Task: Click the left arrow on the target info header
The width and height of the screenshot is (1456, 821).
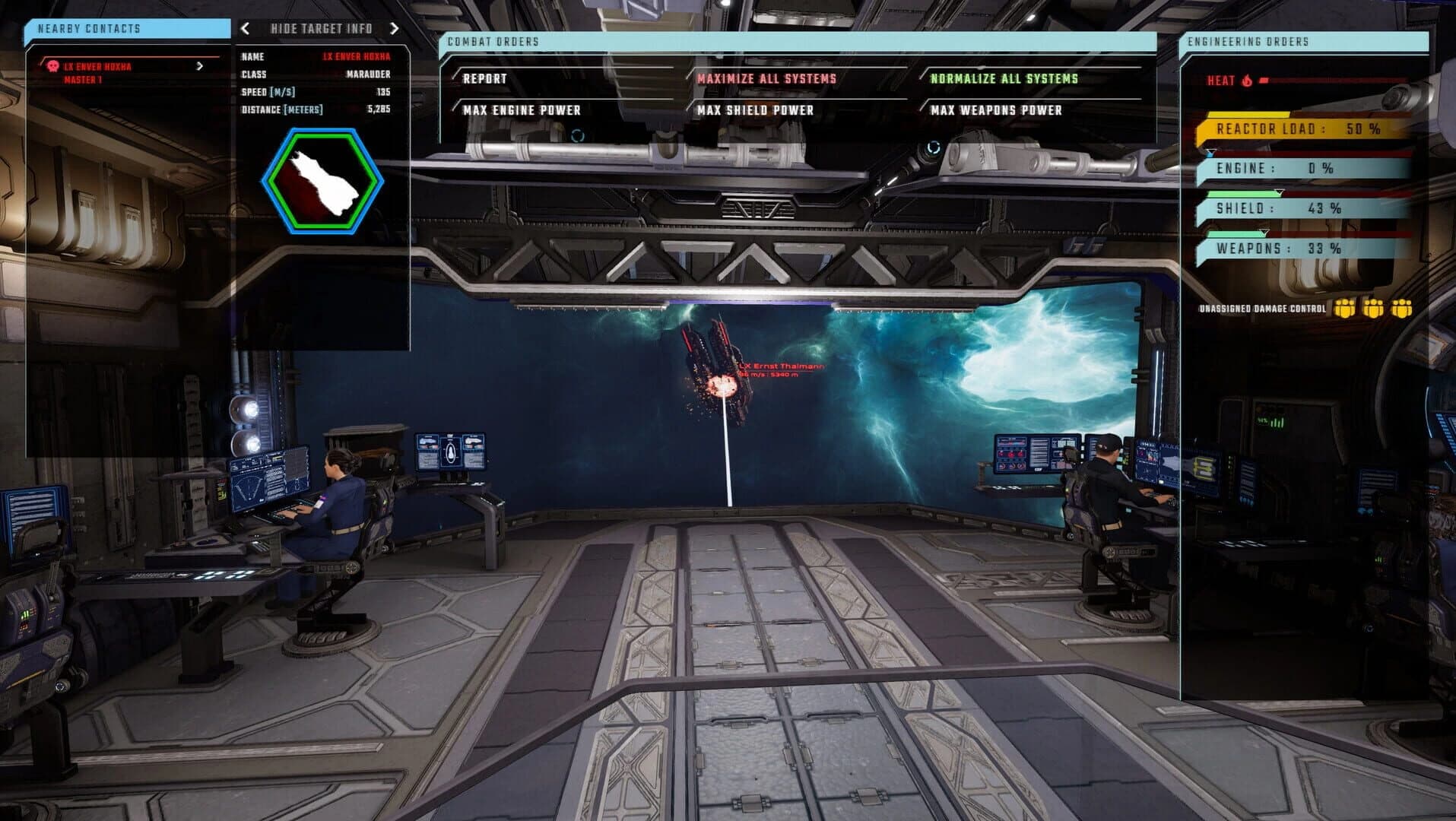Action: pyautogui.click(x=245, y=29)
